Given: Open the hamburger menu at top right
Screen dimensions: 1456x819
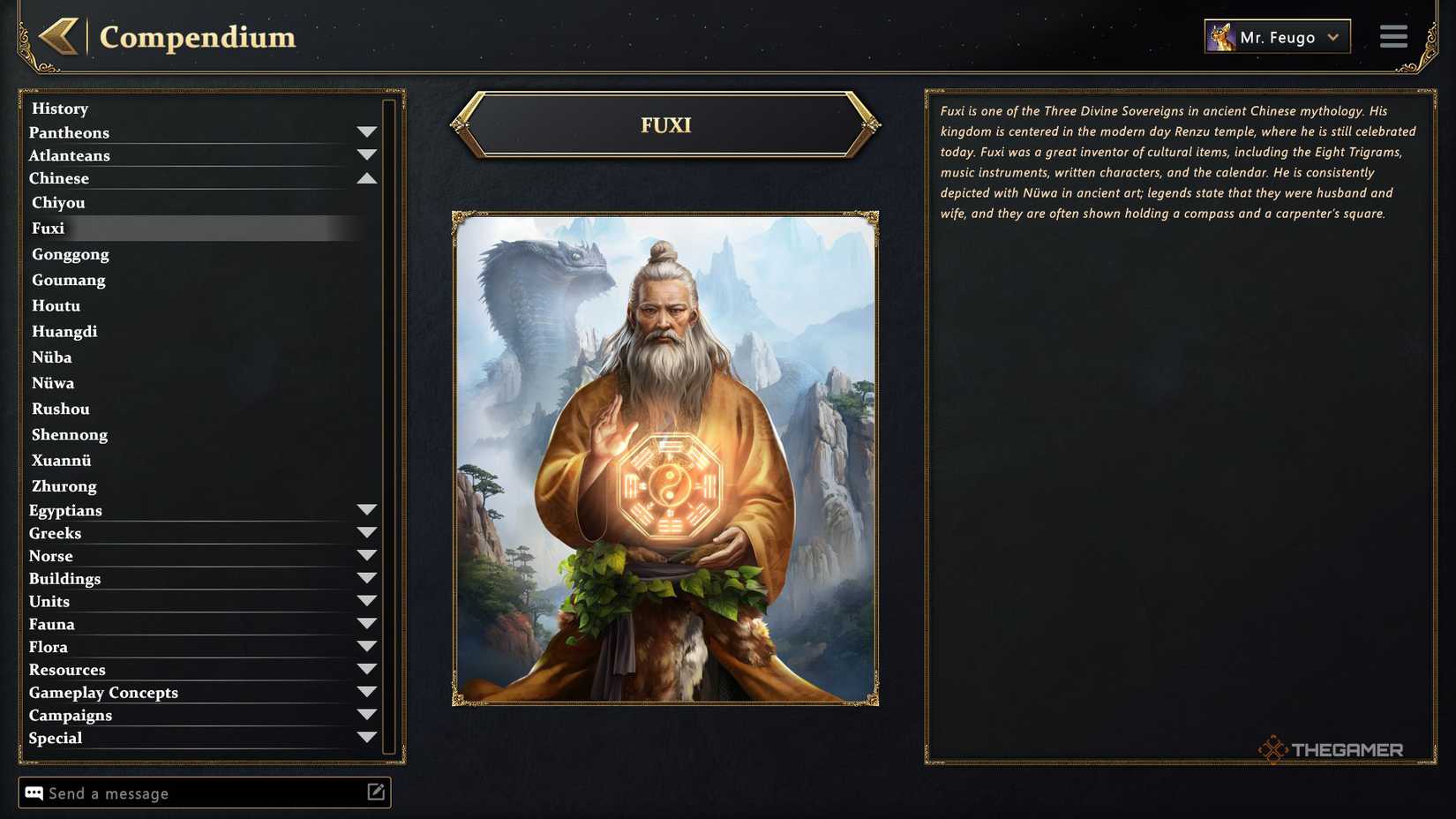Looking at the screenshot, I should (1393, 36).
